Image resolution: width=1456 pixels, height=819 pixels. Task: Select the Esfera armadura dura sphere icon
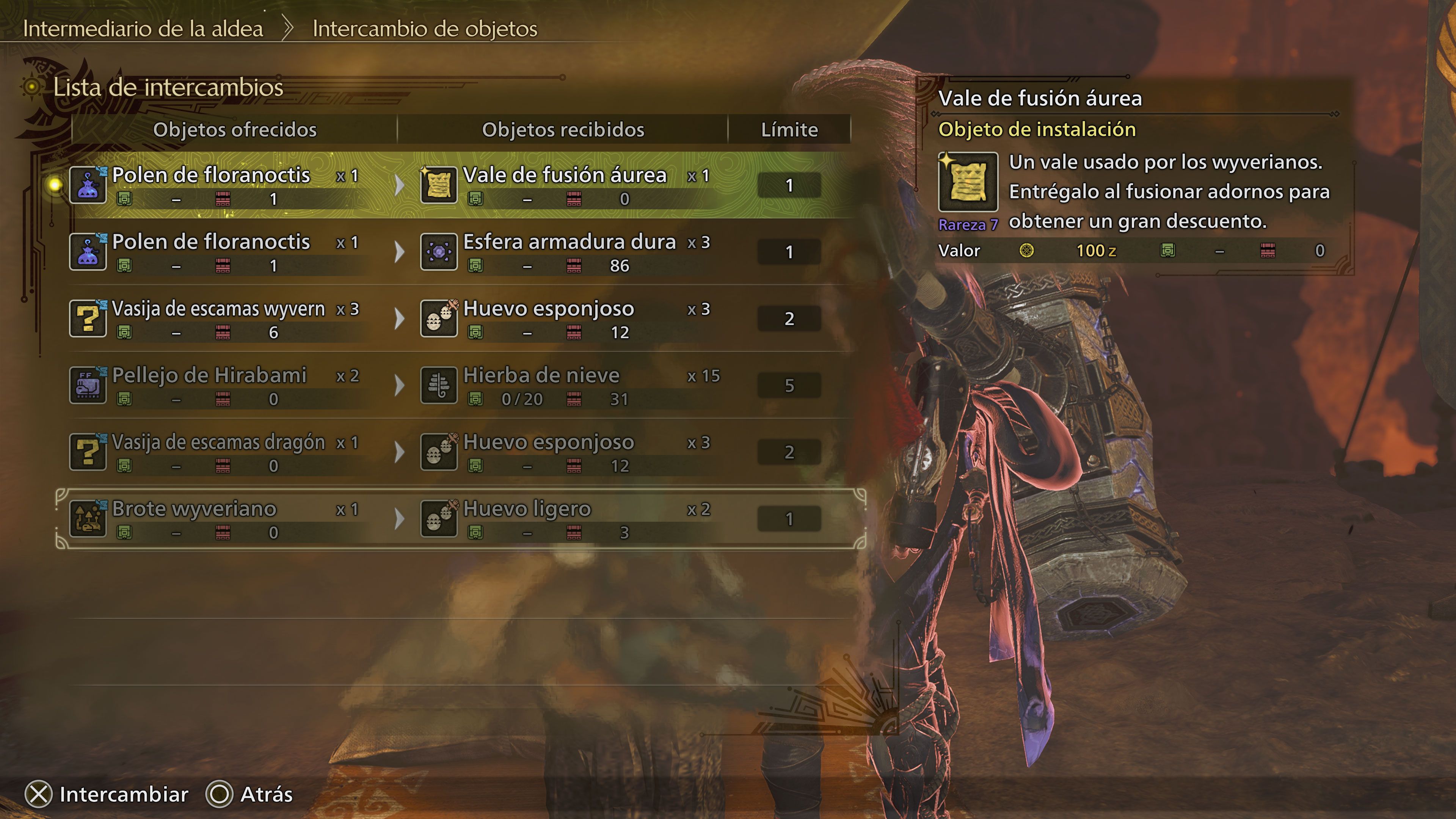coord(439,253)
